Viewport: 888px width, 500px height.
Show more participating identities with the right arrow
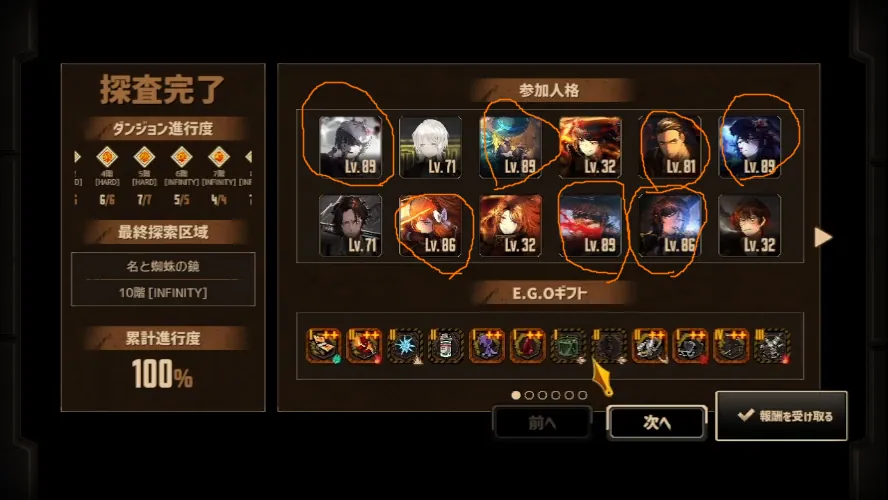click(x=824, y=237)
